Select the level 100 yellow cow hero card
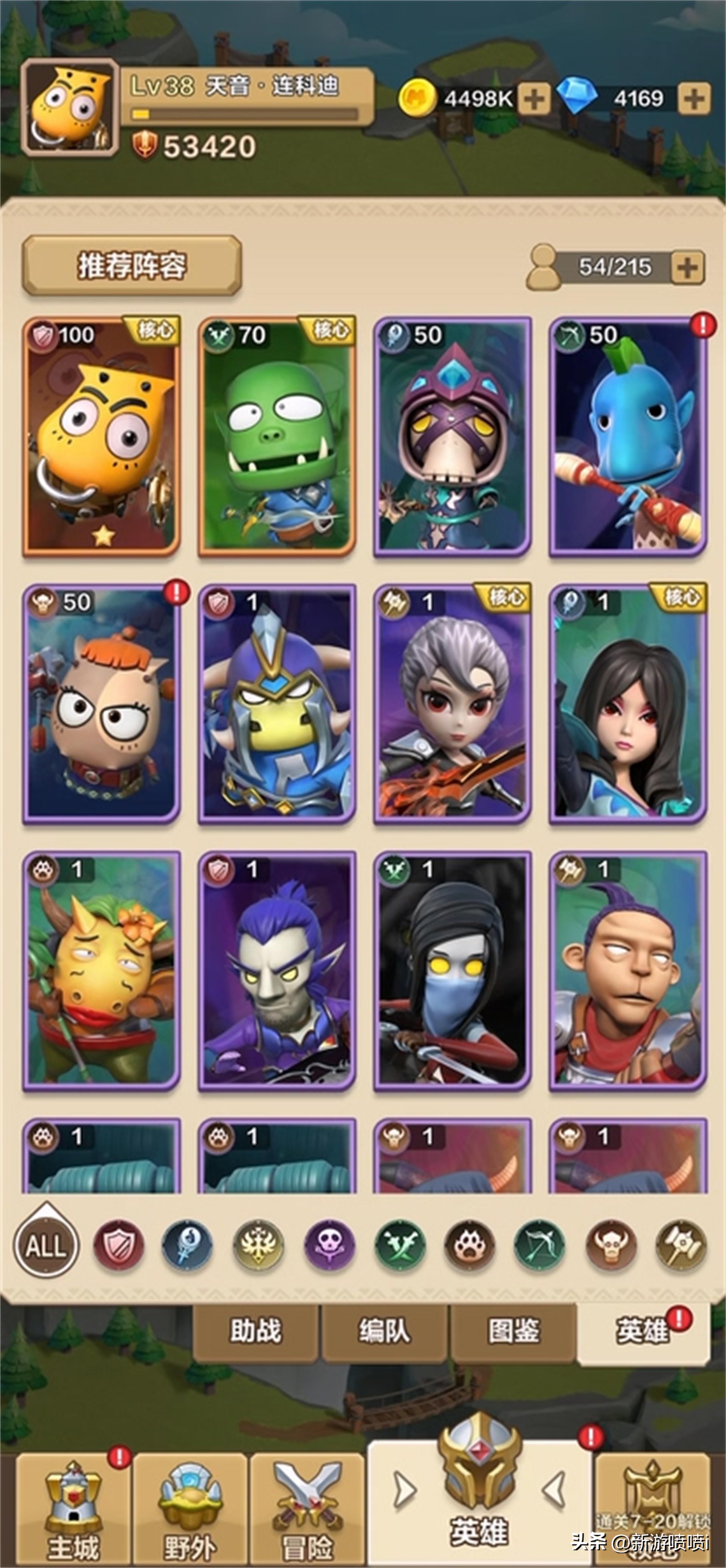This screenshot has width=726, height=1568. tap(102, 436)
